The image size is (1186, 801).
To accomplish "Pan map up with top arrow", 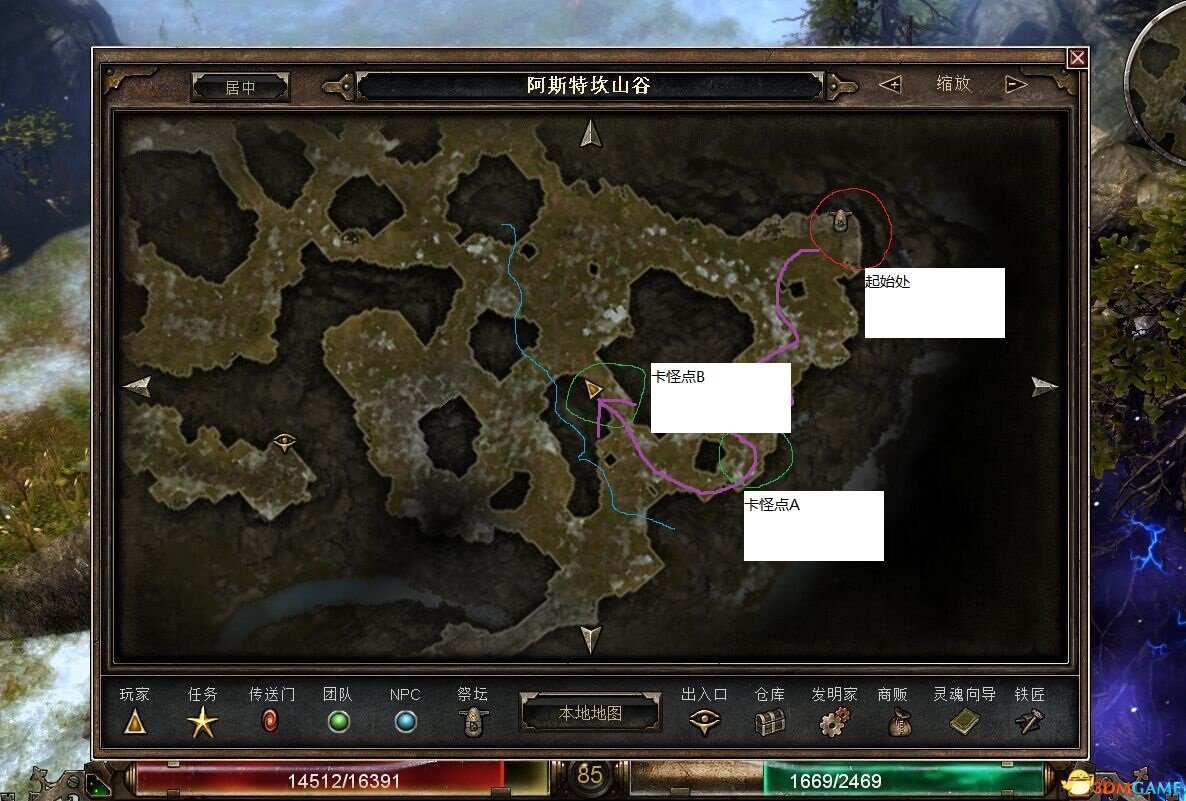I will pyautogui.click(x=591, y=132).
